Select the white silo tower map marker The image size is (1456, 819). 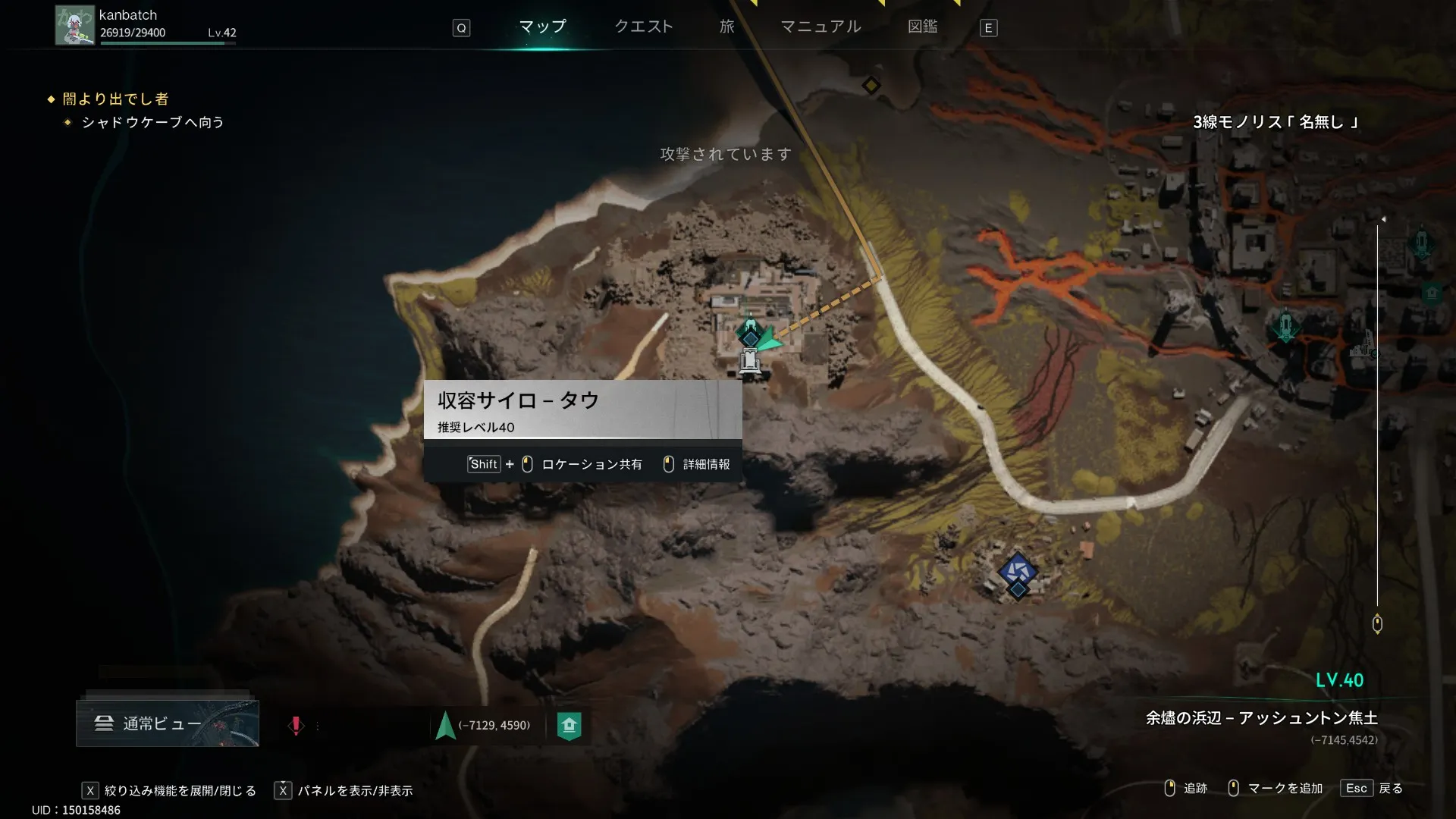[x=750, y=361]
